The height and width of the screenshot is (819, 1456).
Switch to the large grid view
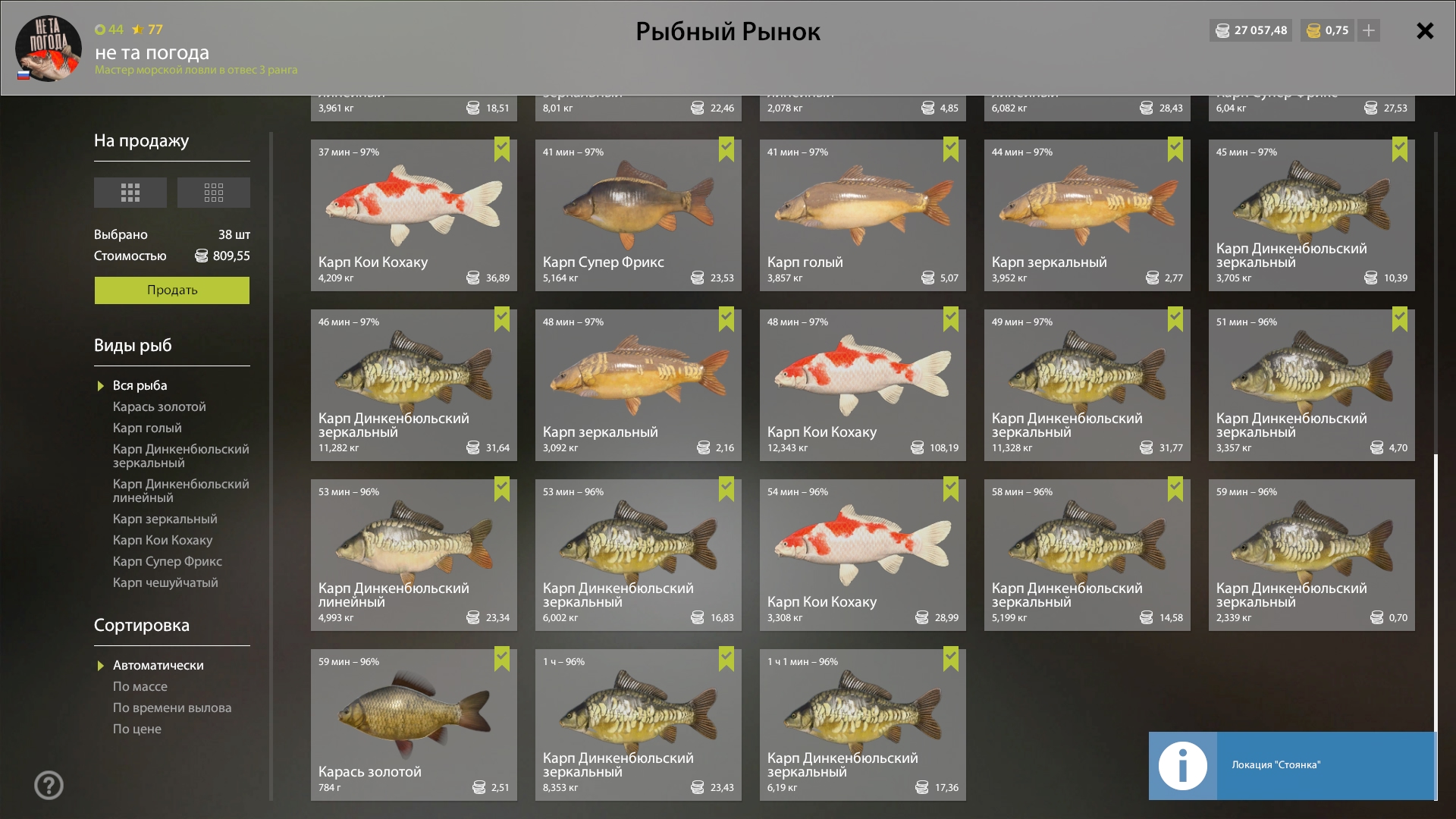pyautogui.click(x=130, y=193)
